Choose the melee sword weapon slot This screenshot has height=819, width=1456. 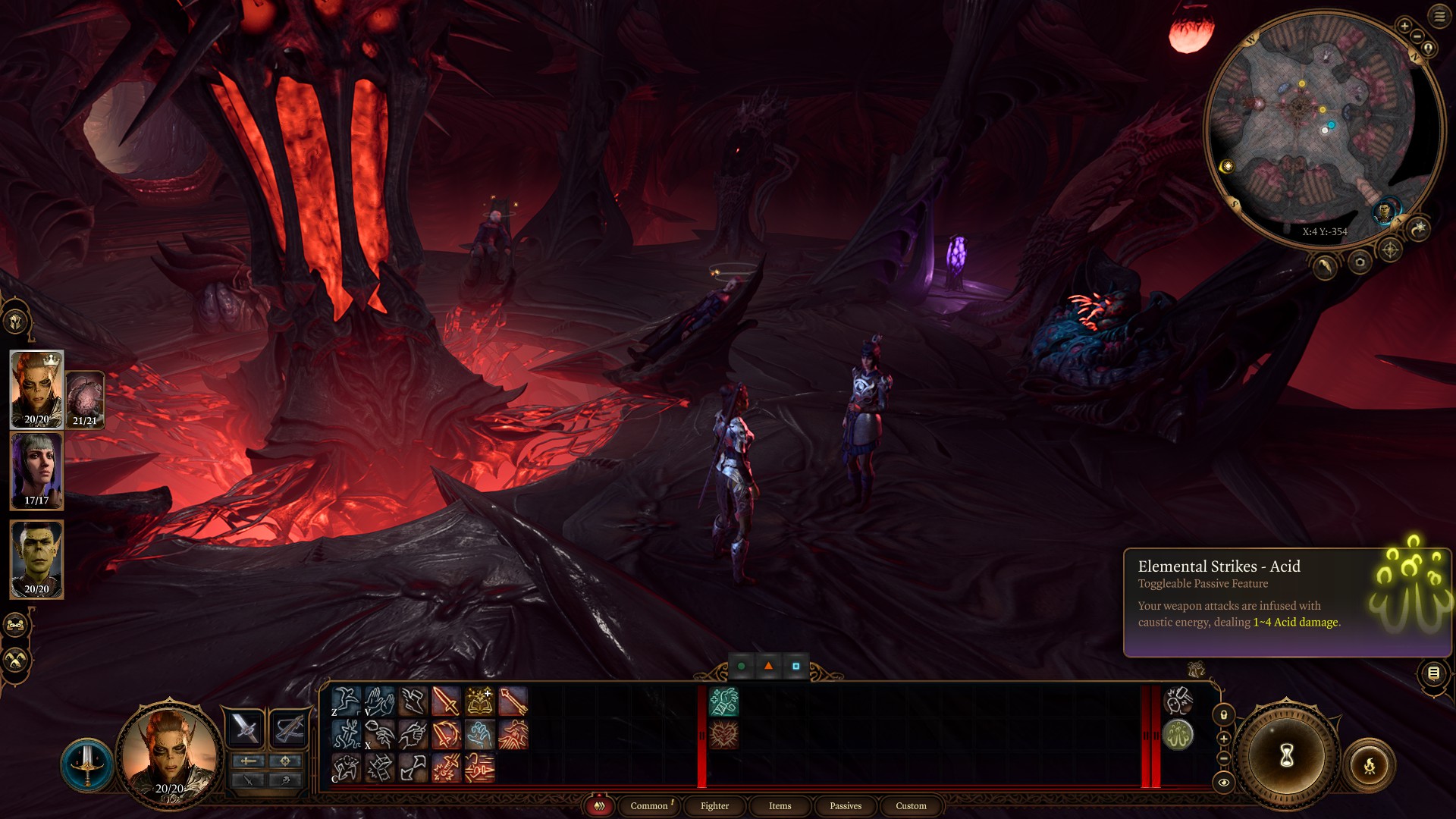(x=245, y=729)
